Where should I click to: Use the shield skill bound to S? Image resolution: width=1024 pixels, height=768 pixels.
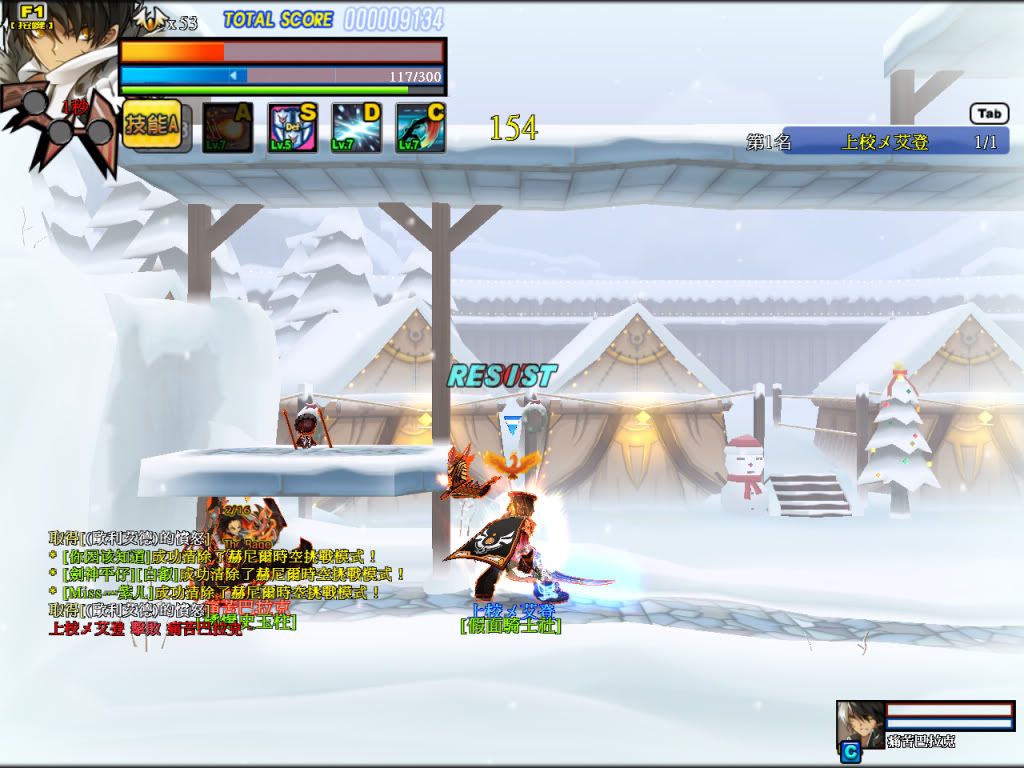pos(292,127)
